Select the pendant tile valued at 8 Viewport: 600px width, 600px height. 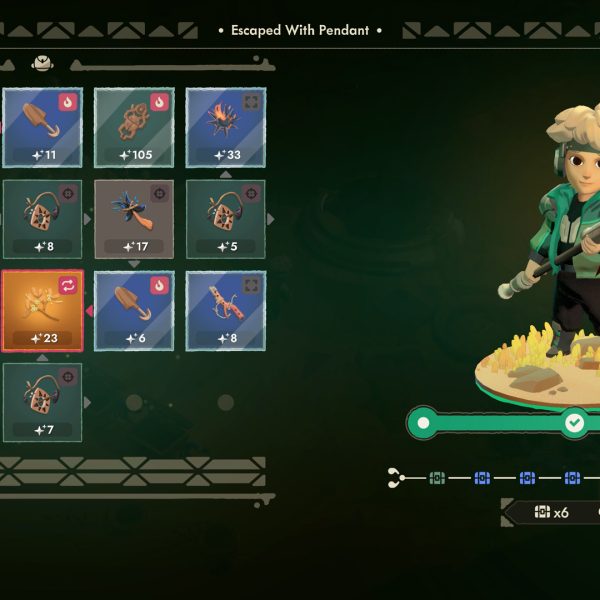(42, 218)
